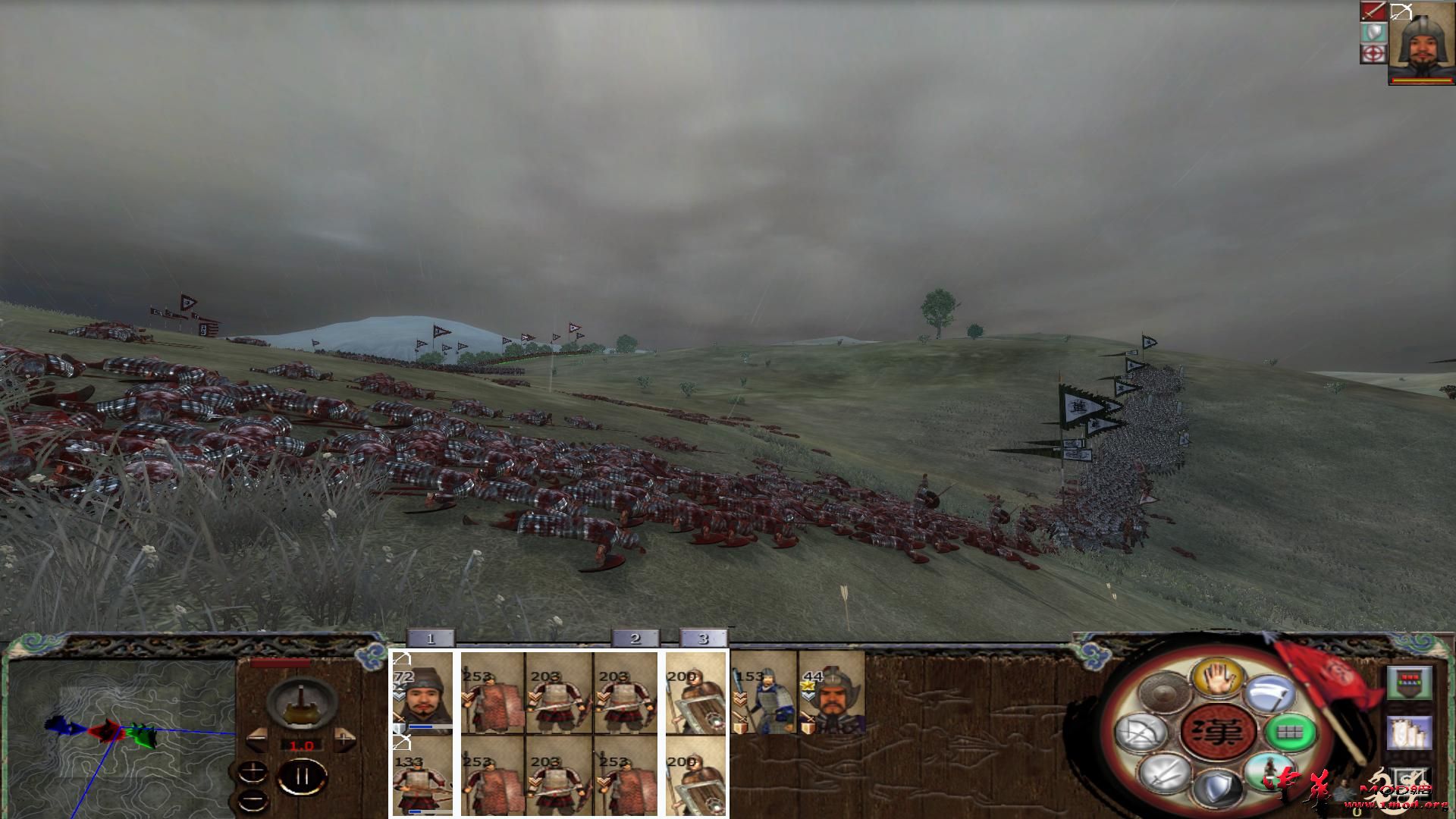Click the gong rally icon on the command wheel
Screen dimensions: 1456x819
(1163, 692)
